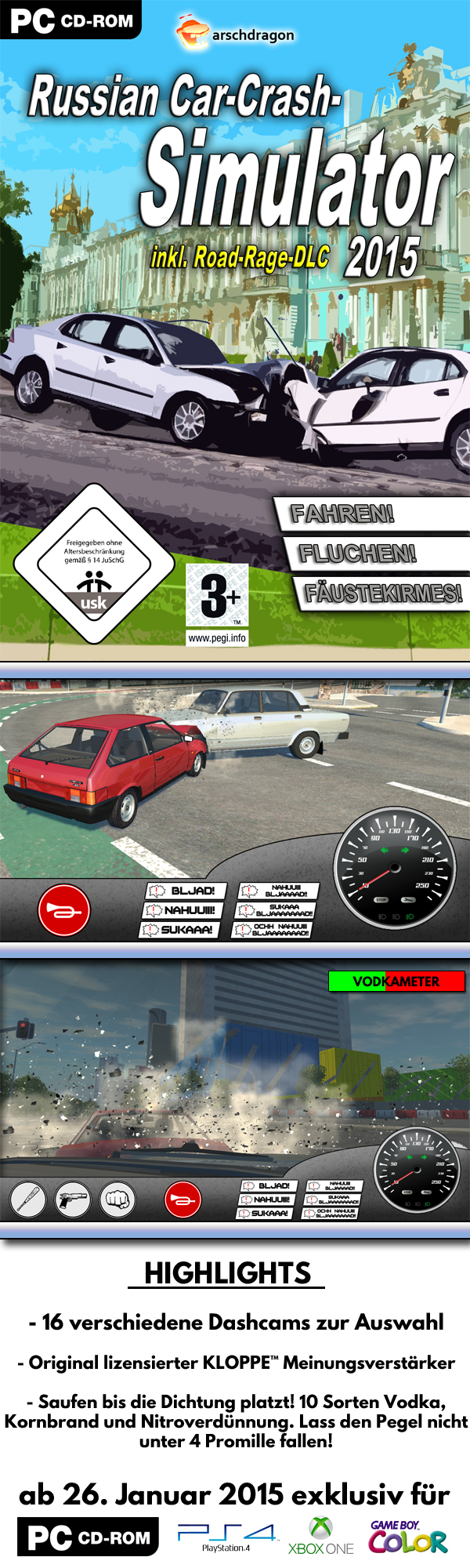470x1568 pixels.
Task: Trigger OCHH NAHUUIII BLJAAAAAAAD! below the red car scene
Action: tap(273, 930)
